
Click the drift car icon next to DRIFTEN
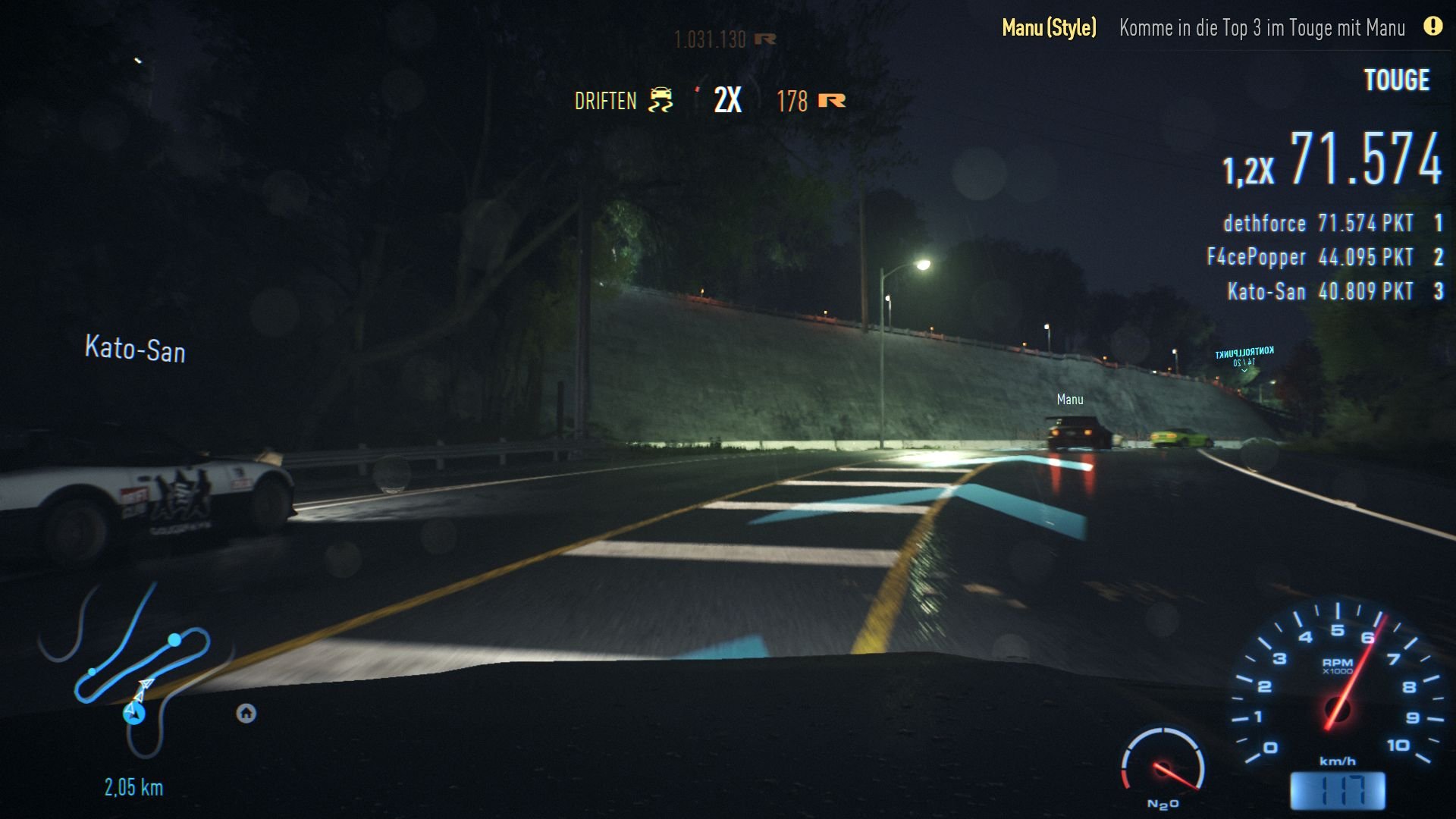coord(661,99)
